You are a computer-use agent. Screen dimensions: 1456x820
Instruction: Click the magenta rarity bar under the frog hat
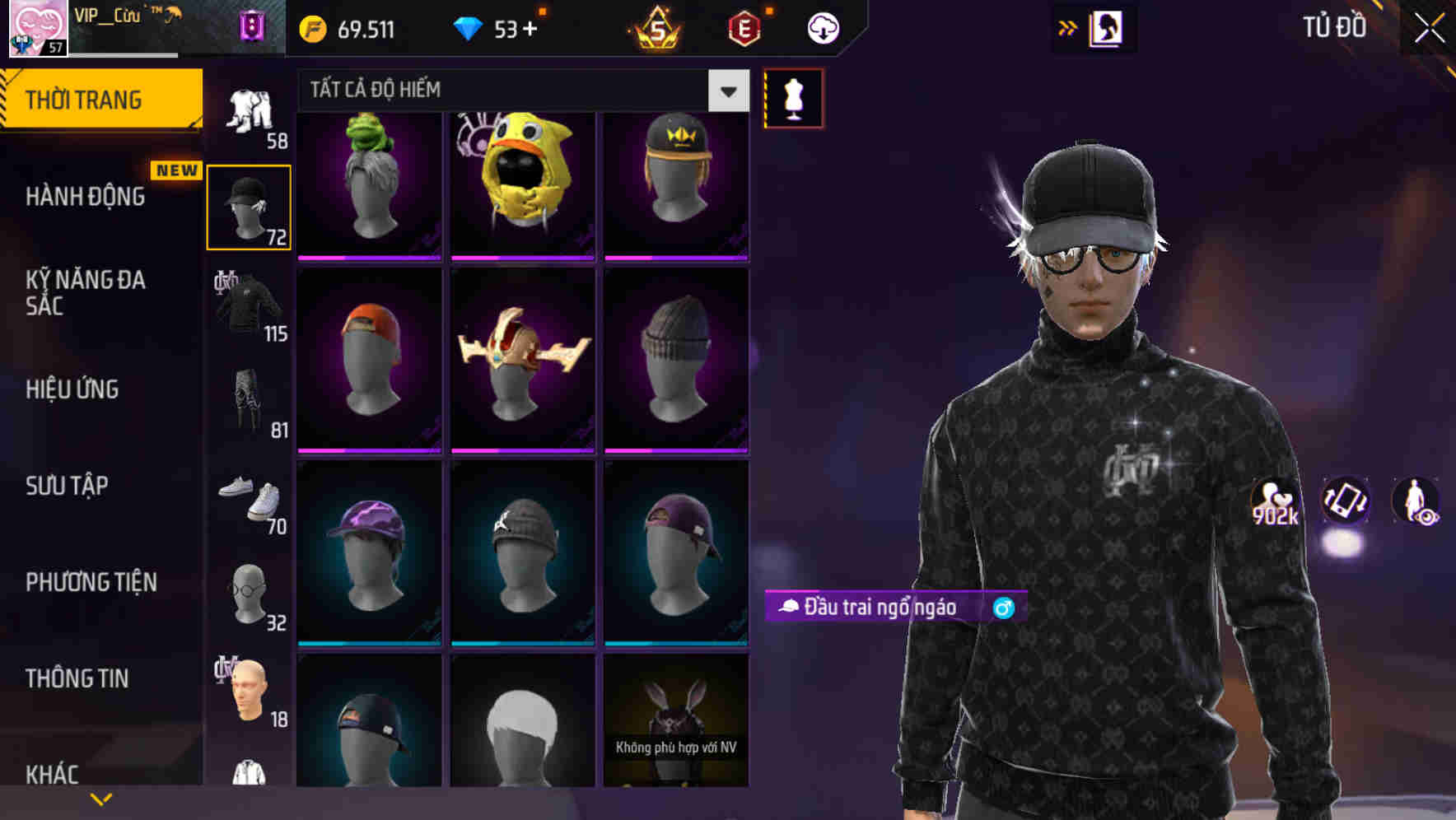click(x=370, y=258)
